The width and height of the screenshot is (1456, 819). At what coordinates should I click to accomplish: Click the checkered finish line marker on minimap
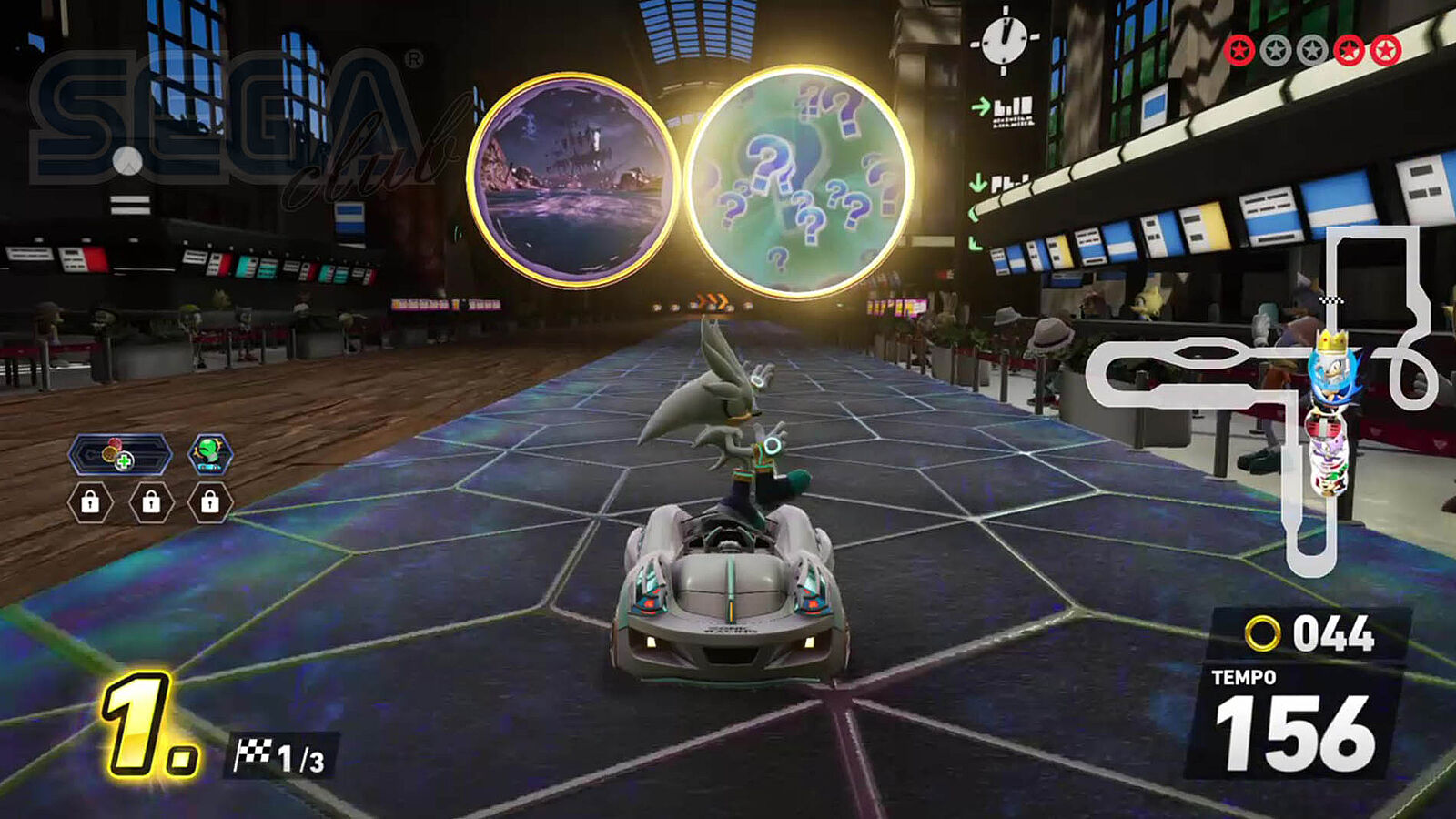coord(1331,299)
